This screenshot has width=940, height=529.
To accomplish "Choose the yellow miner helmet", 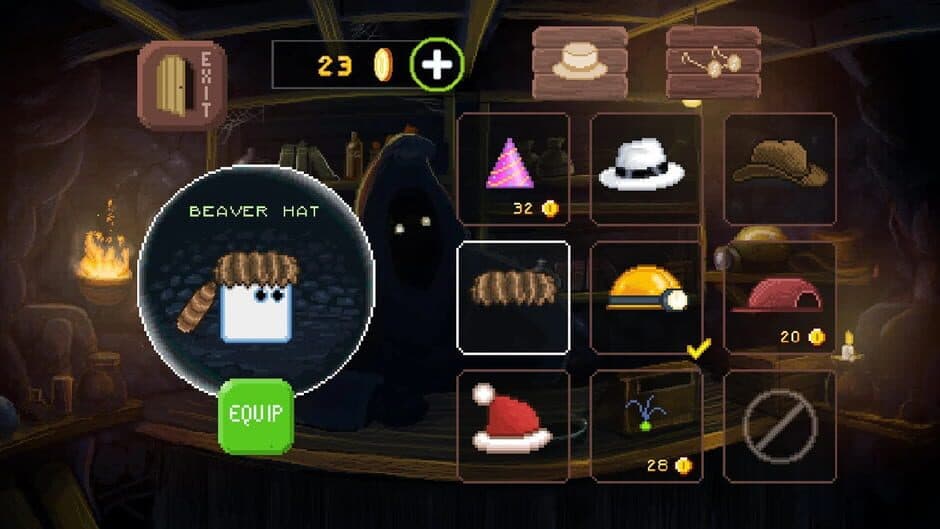I will click(646, 297).
